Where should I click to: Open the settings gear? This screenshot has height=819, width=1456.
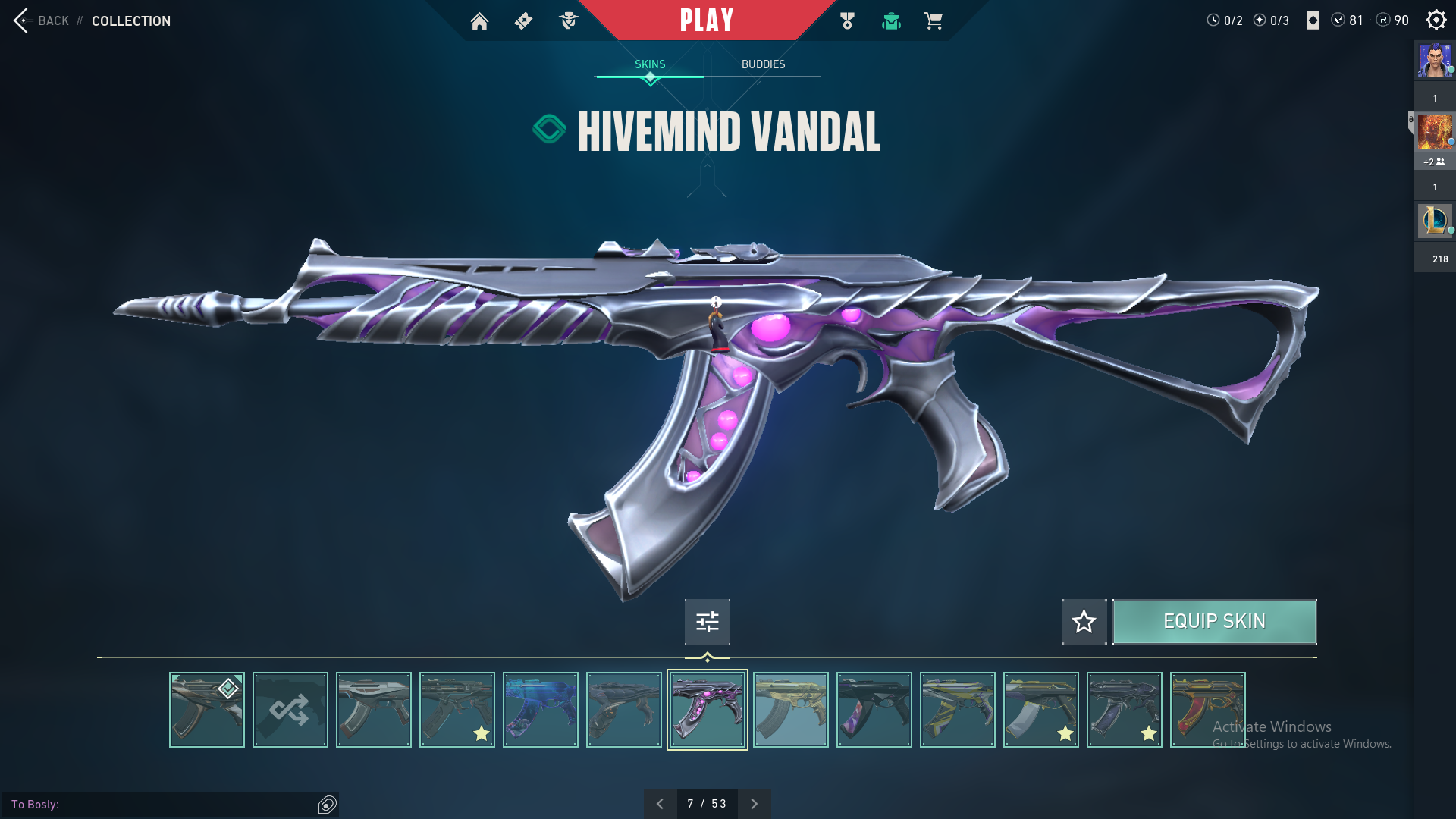coord(1436,20)
